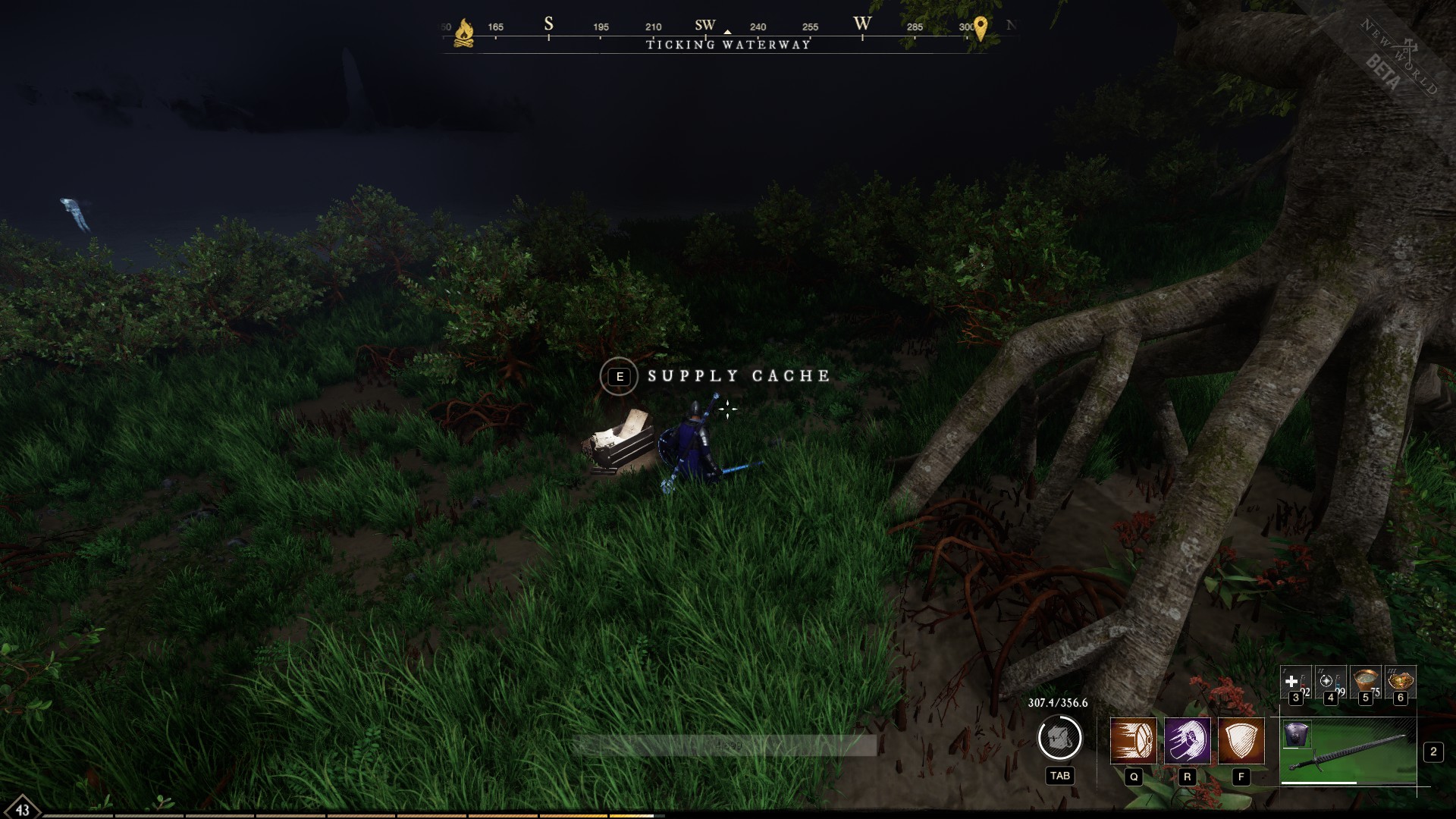Drink the water from slot 5
1456x819 pixels.
pos(1365,682)
